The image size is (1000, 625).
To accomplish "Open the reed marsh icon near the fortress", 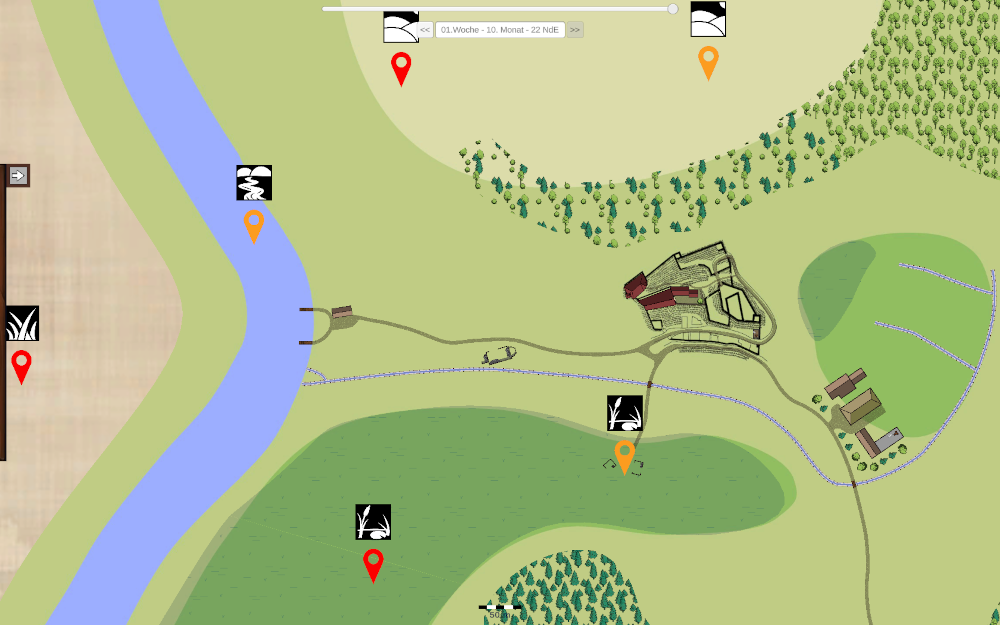I will [x=625, y=413].
